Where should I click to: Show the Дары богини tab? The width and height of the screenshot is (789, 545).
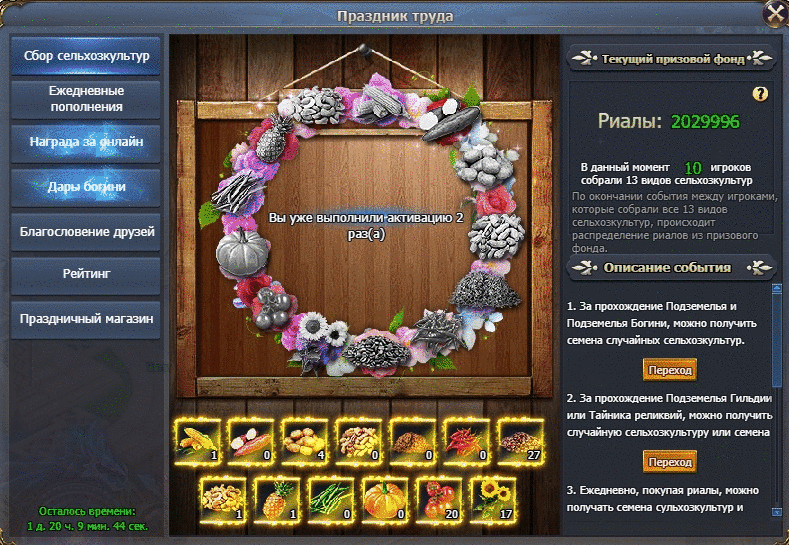click(x=85, y=187)
